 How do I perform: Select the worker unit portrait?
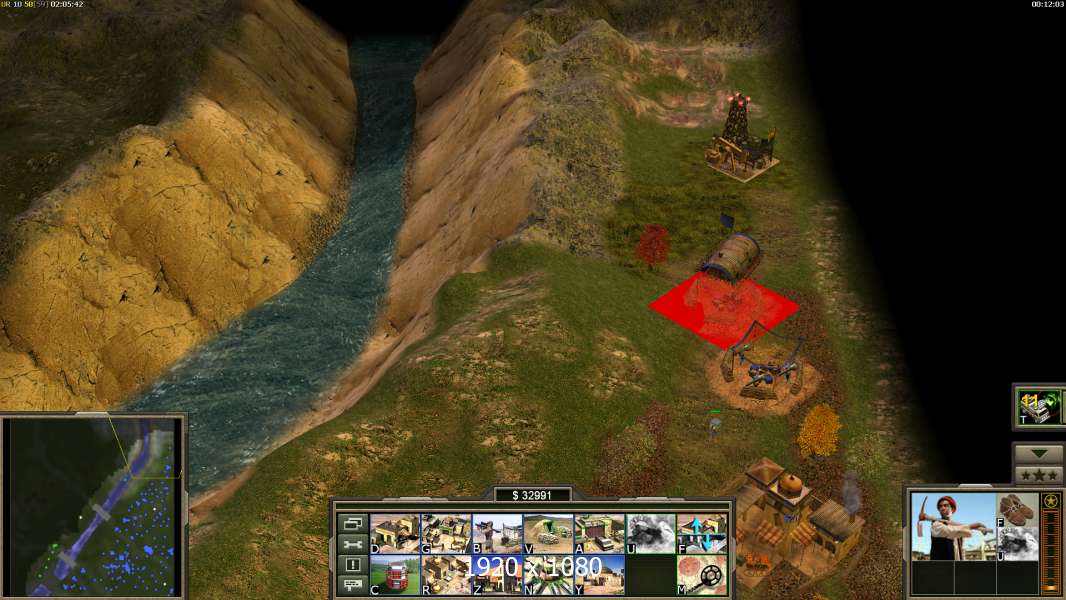[x=953, y=526]
